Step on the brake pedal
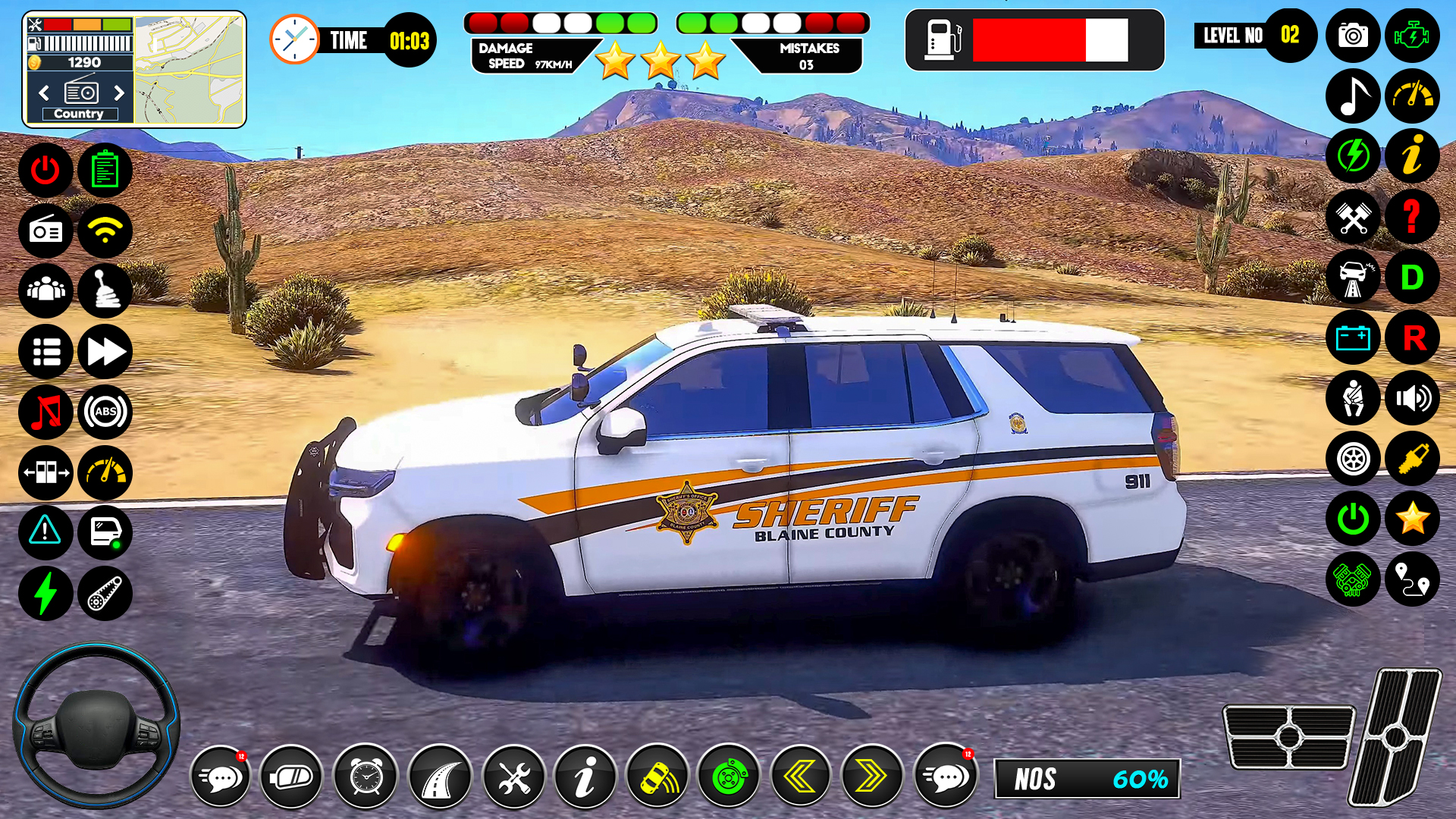 click(x=1288, y=736)
